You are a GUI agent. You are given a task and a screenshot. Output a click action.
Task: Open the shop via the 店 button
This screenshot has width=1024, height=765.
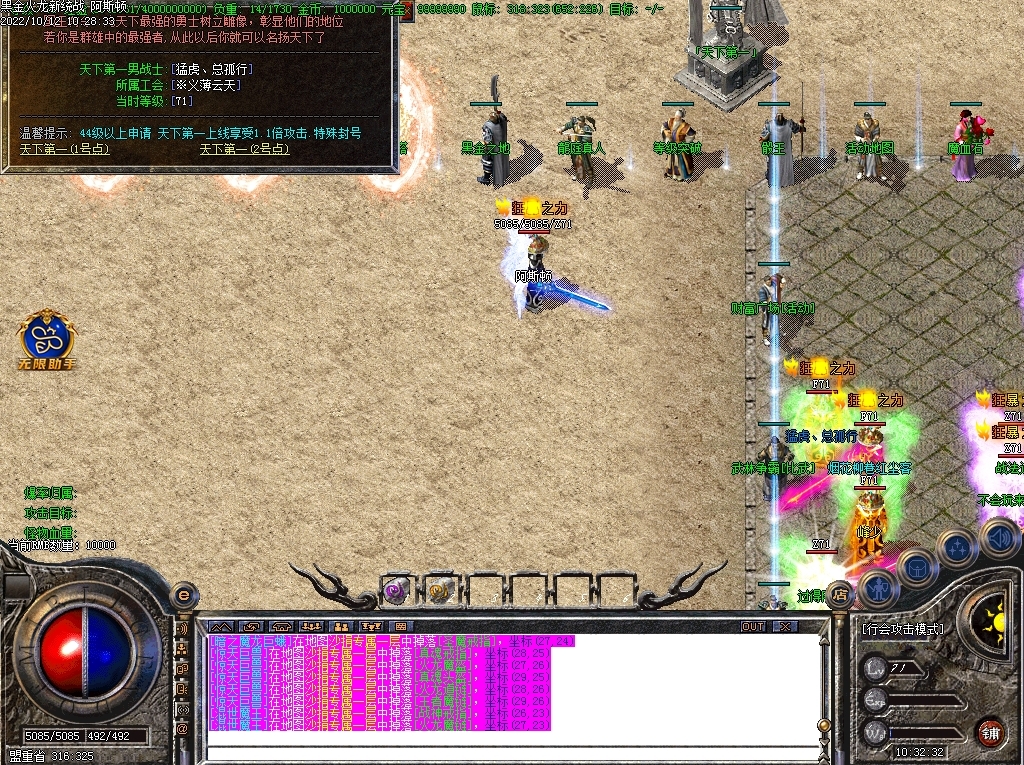[840, 592]
